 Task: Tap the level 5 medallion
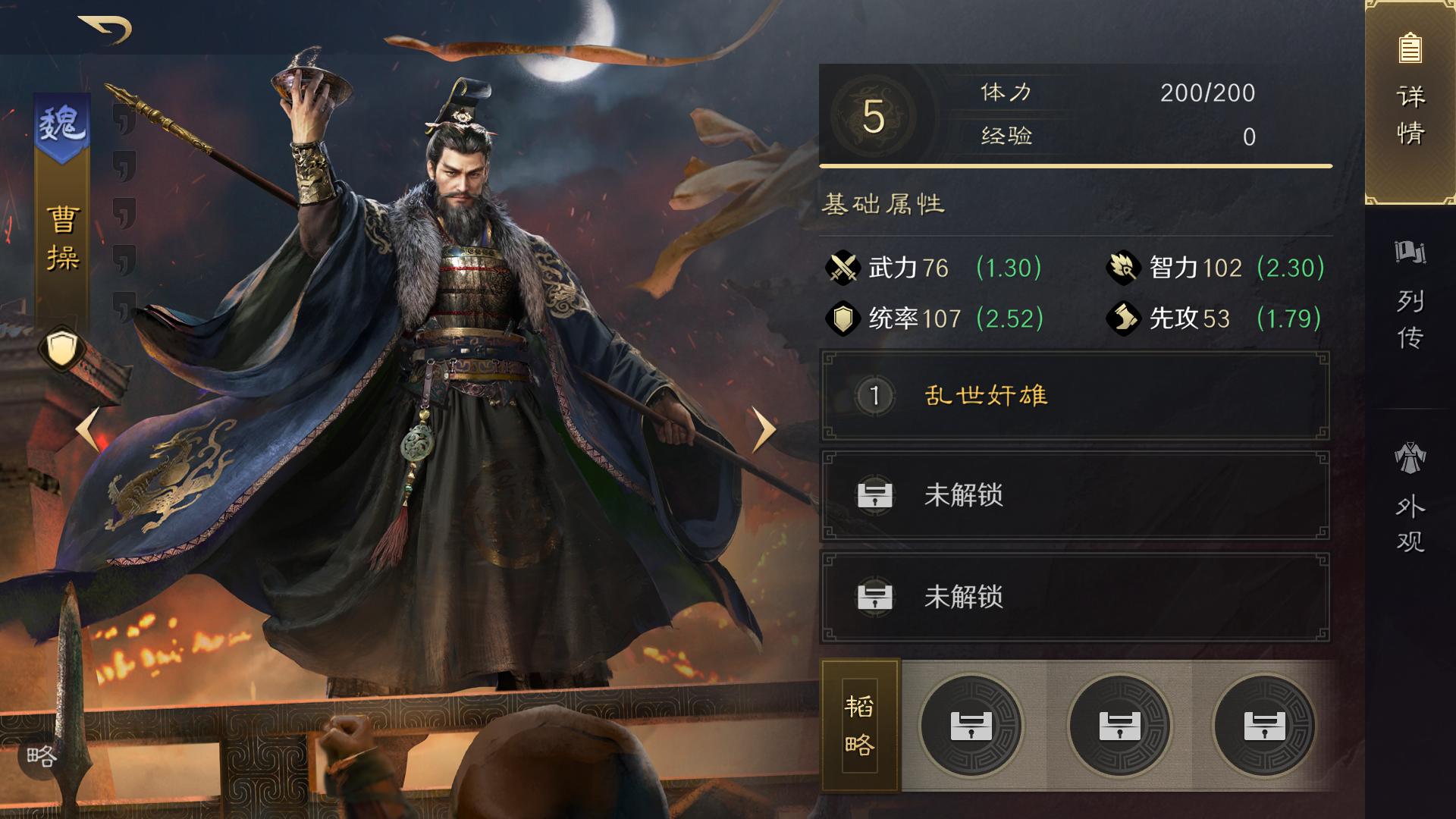point(876,115)
